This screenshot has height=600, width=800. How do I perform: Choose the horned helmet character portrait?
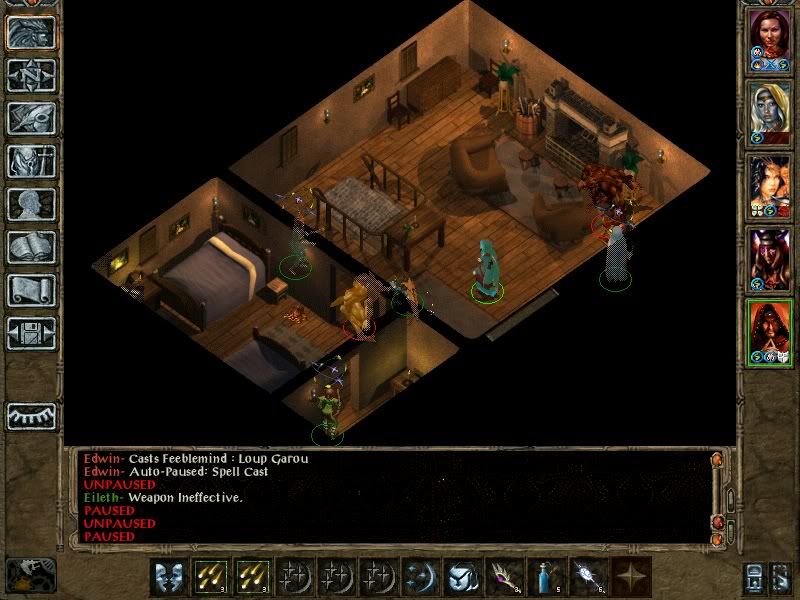(x=770, y=260)
